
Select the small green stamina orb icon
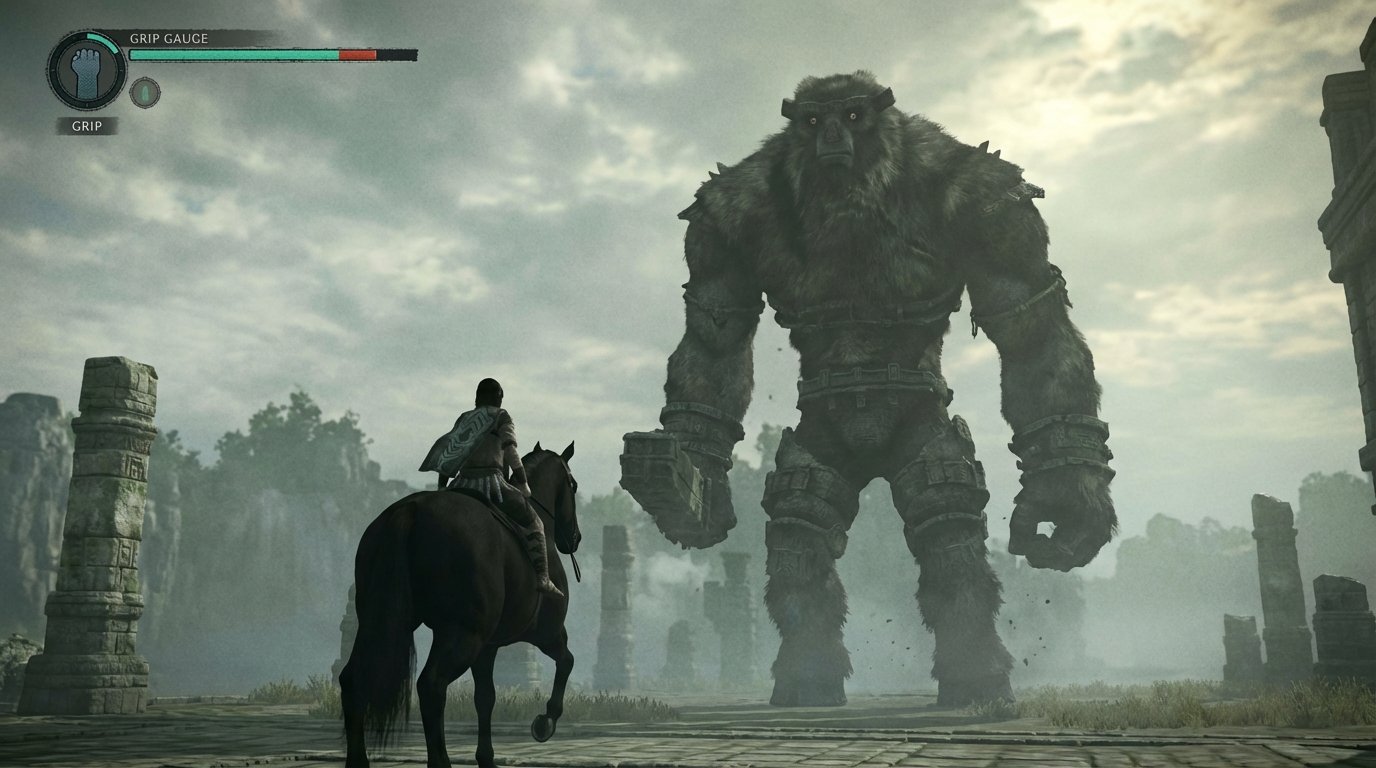[x=145, y=90]
